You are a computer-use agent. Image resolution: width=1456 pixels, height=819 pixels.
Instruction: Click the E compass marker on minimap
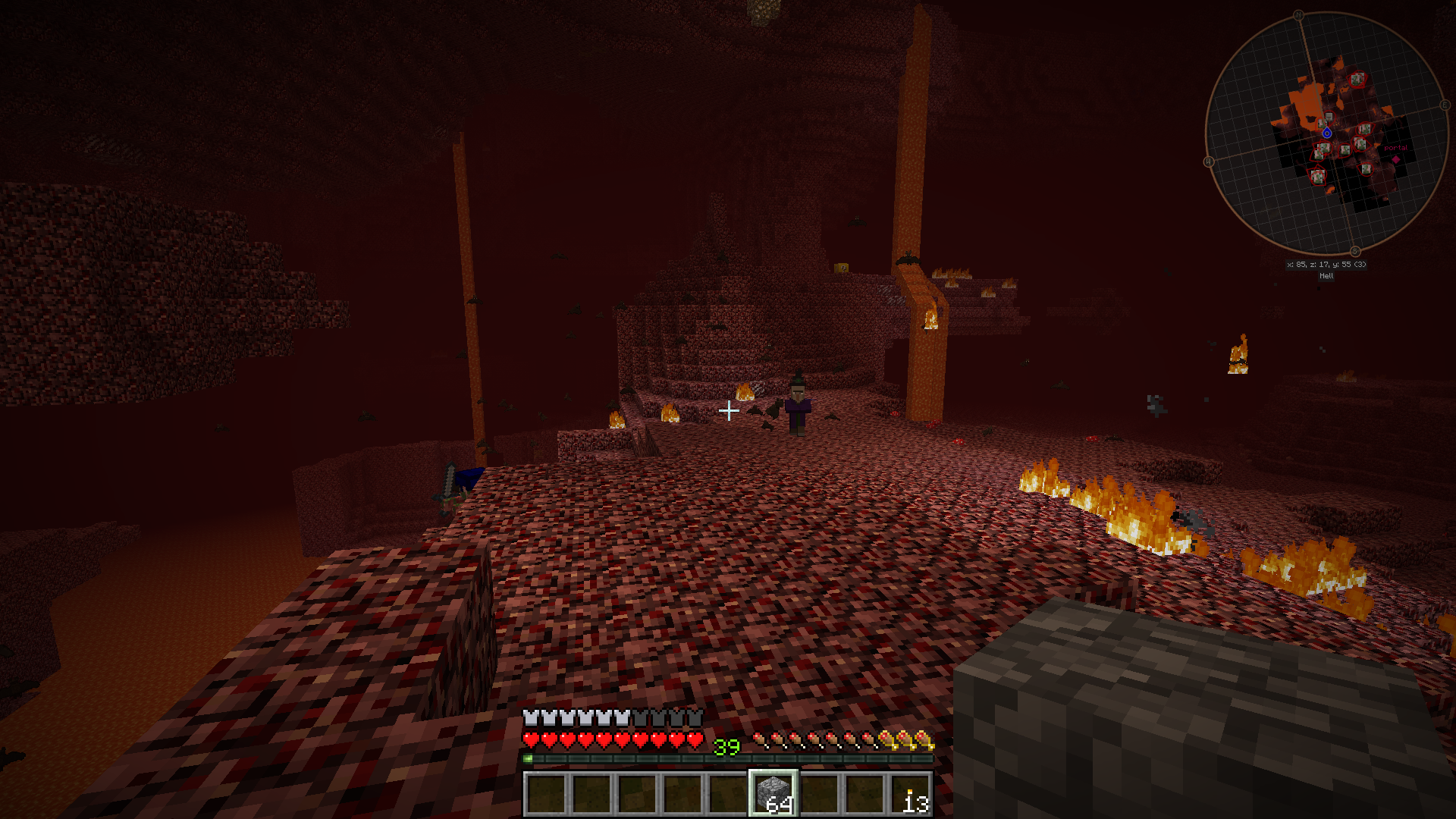(1445, 105)
